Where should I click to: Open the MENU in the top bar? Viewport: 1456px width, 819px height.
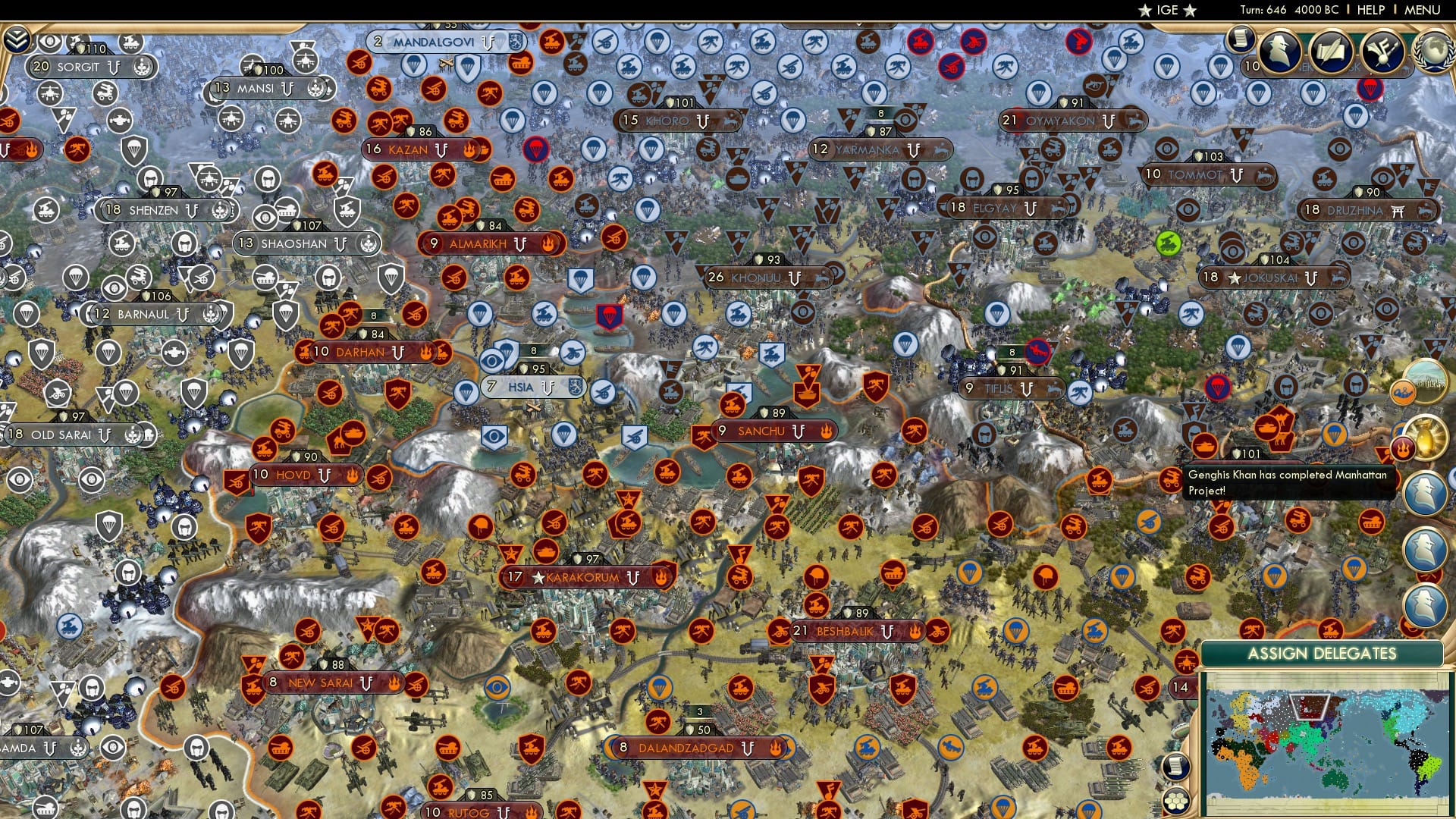point(1423,10)
